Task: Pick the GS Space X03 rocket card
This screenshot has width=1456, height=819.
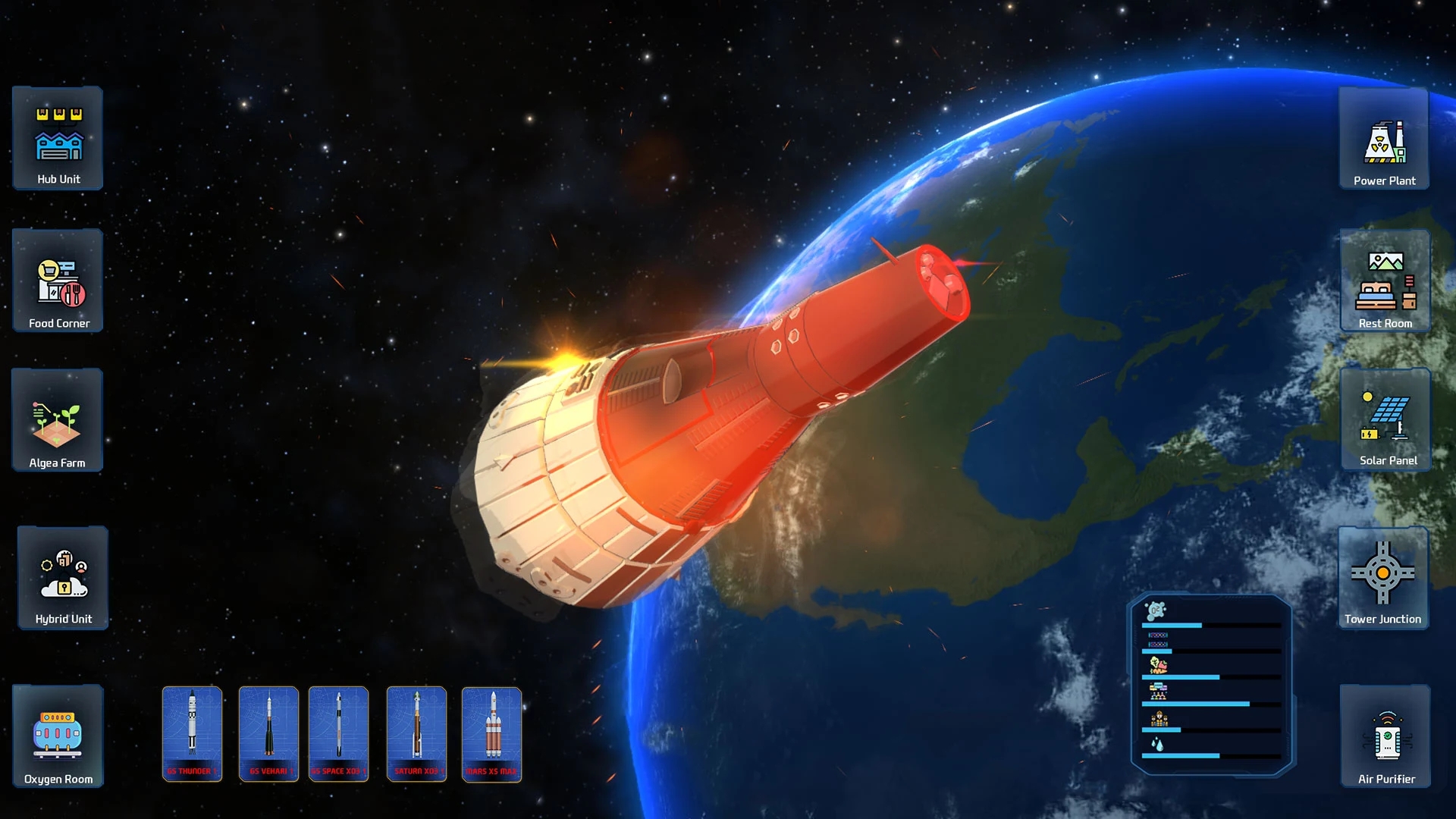Action: [x=338, y=734]
